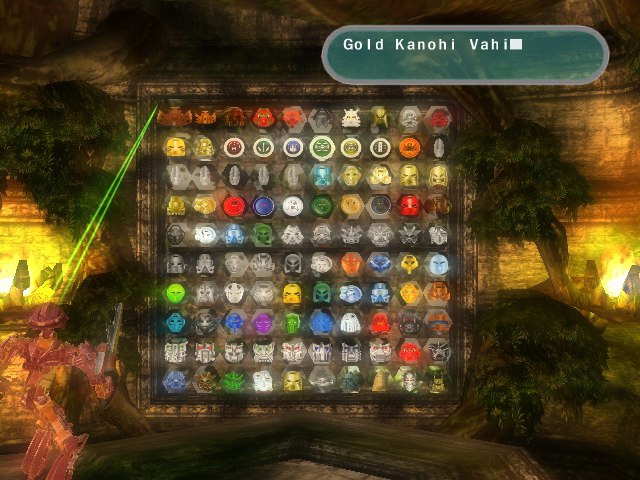Choose the purple Kanohi mask
This screenshot has width=640, height=480.
click(x=263, y=323)
